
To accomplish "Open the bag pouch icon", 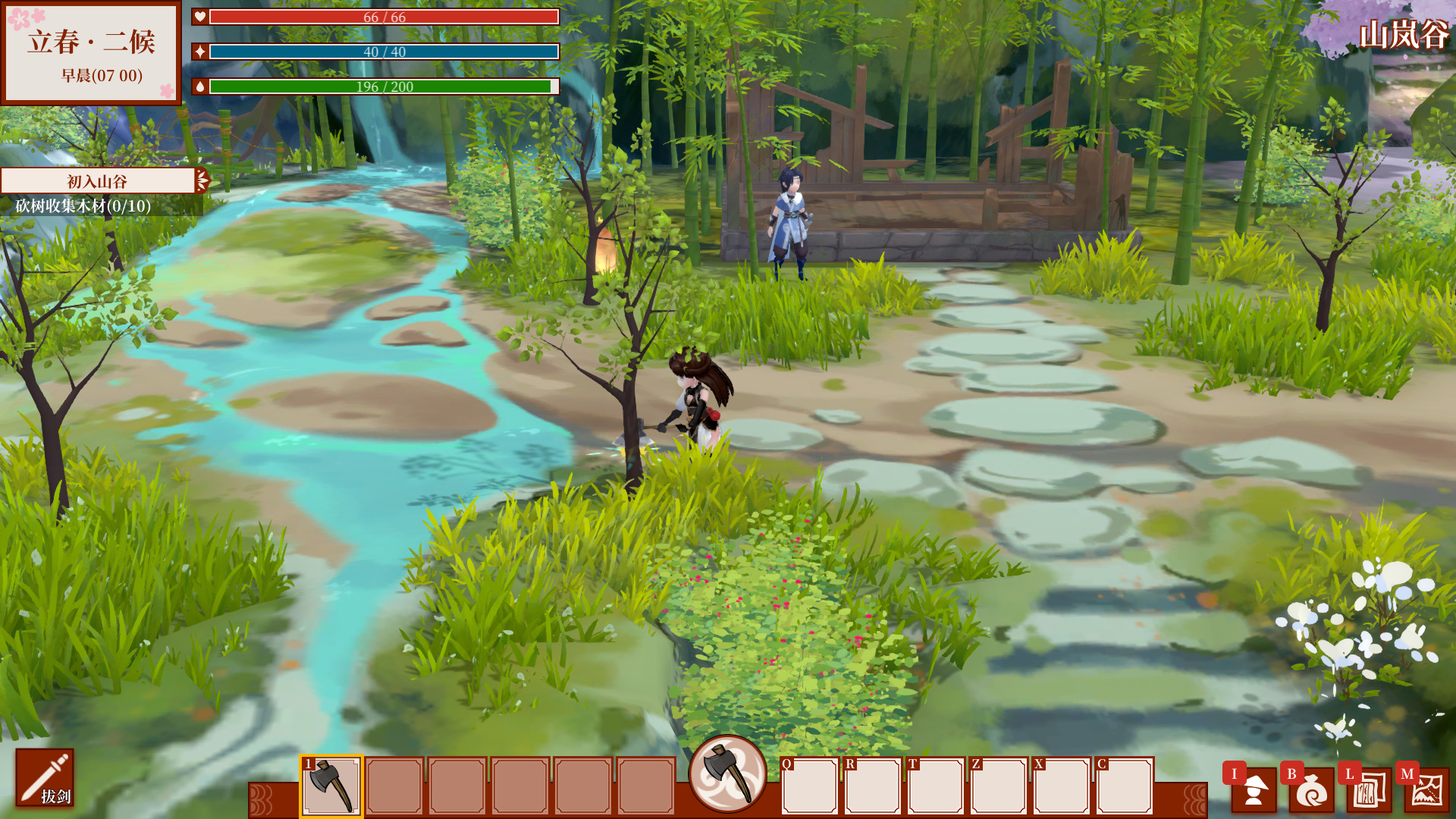I will pos(1311,790).
